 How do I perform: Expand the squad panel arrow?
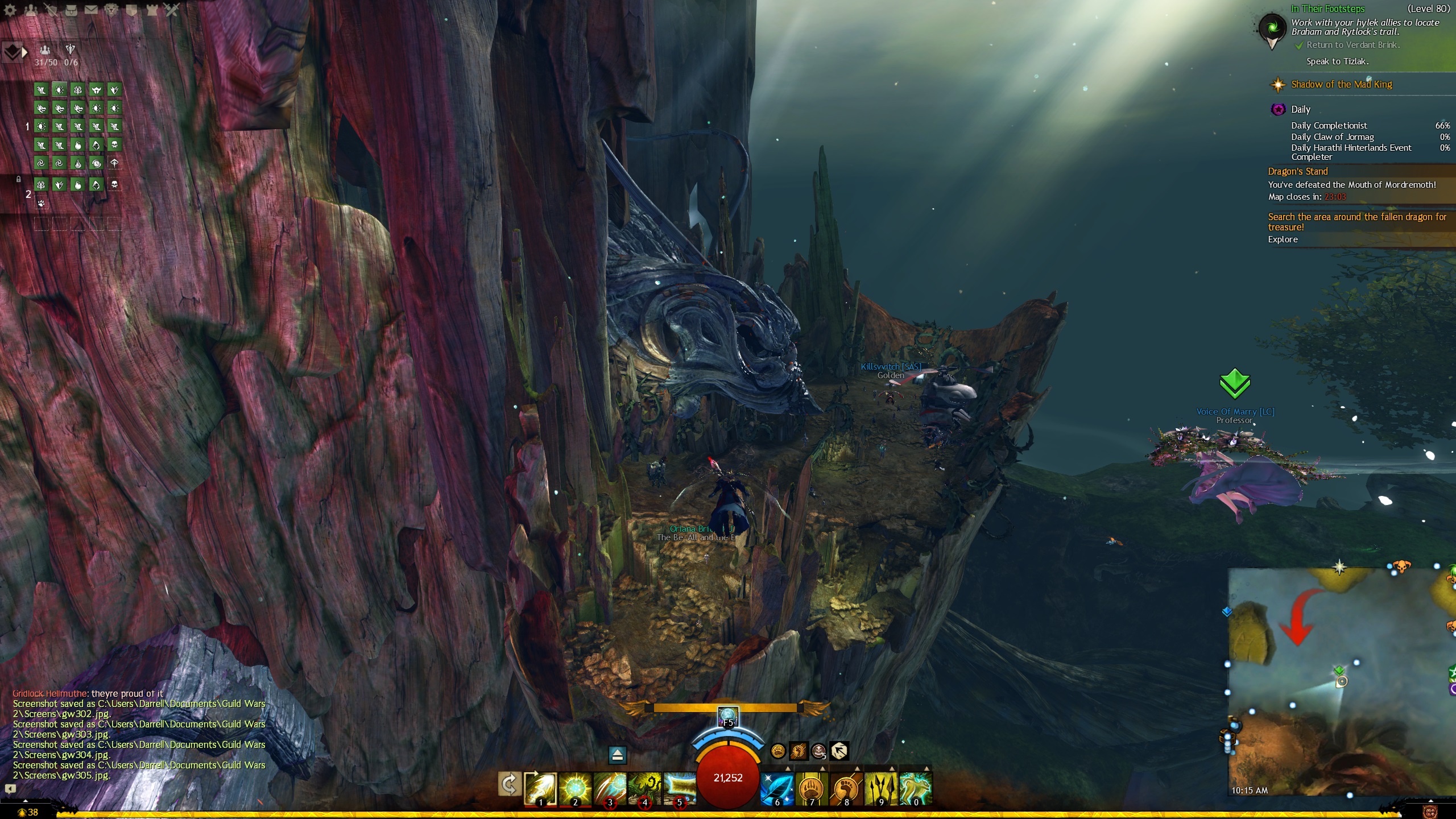tap(24, 52)
